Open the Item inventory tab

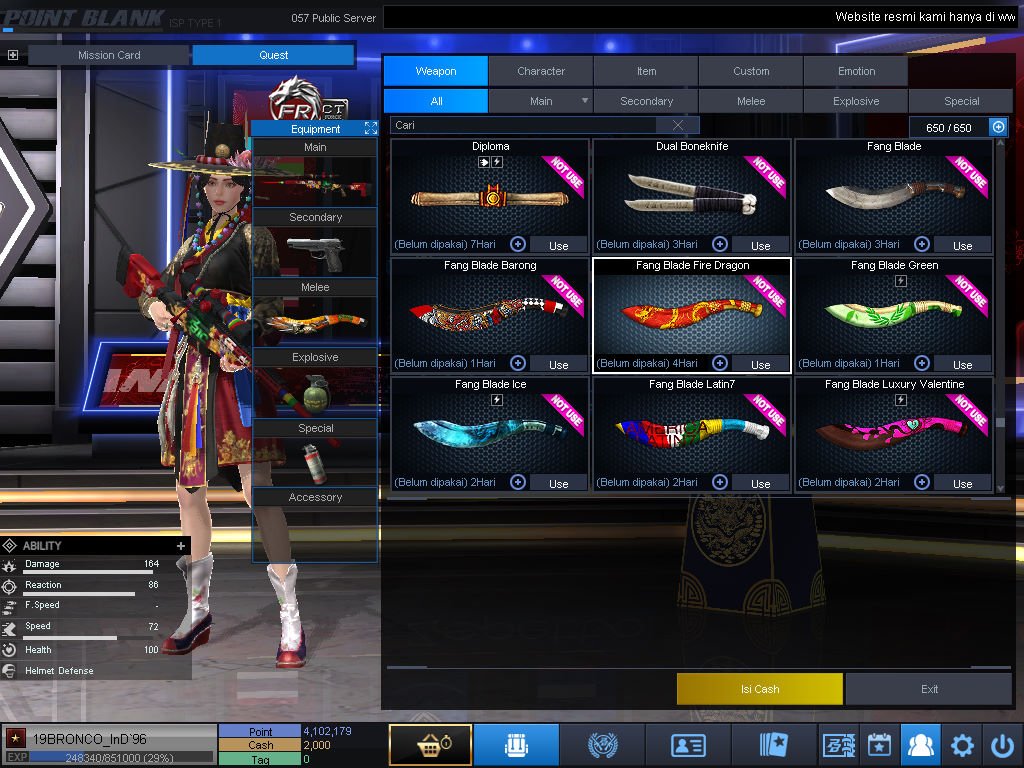pos(646,71)
